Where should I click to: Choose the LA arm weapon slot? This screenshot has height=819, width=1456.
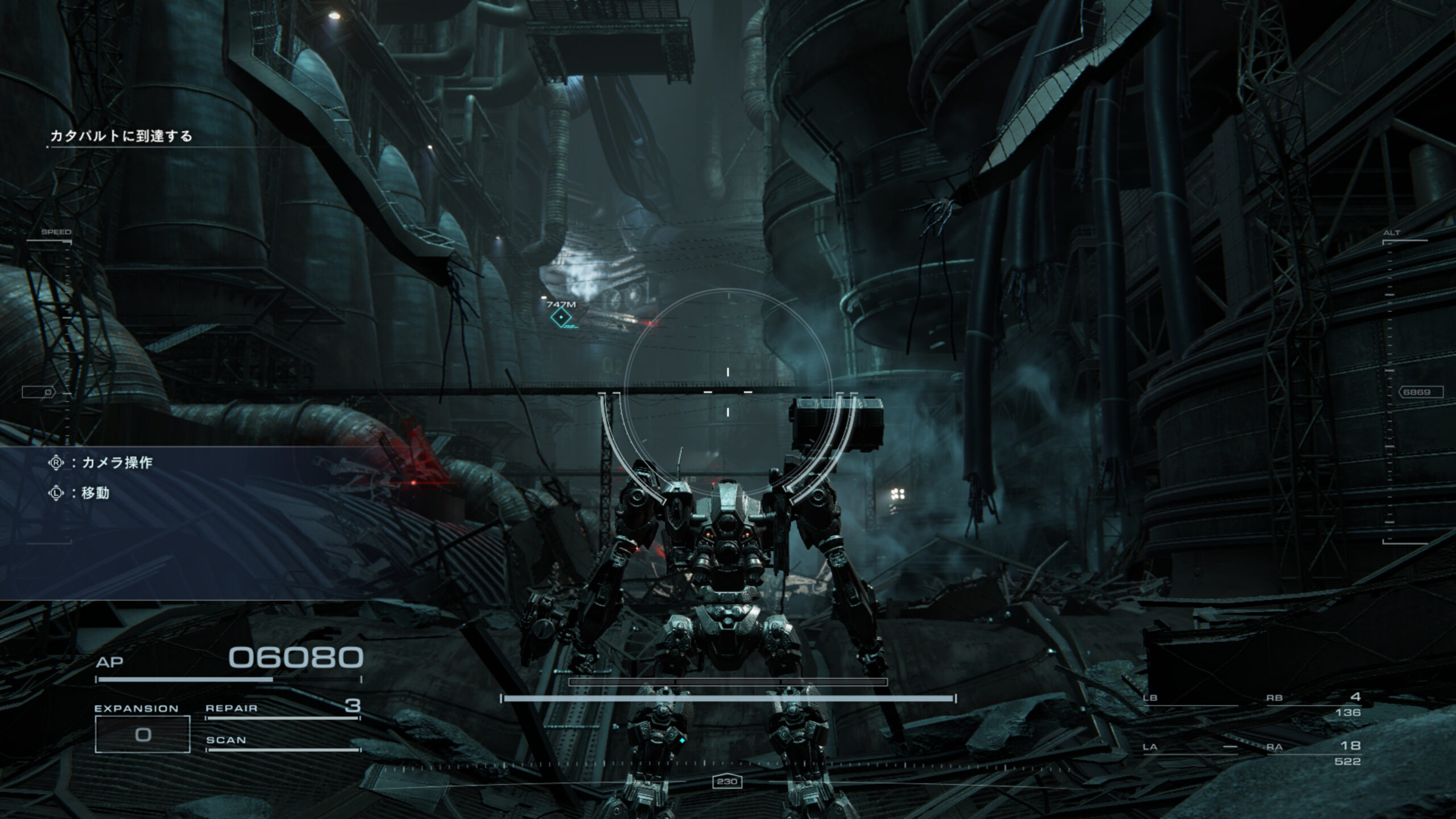[x=1190, y=747]
